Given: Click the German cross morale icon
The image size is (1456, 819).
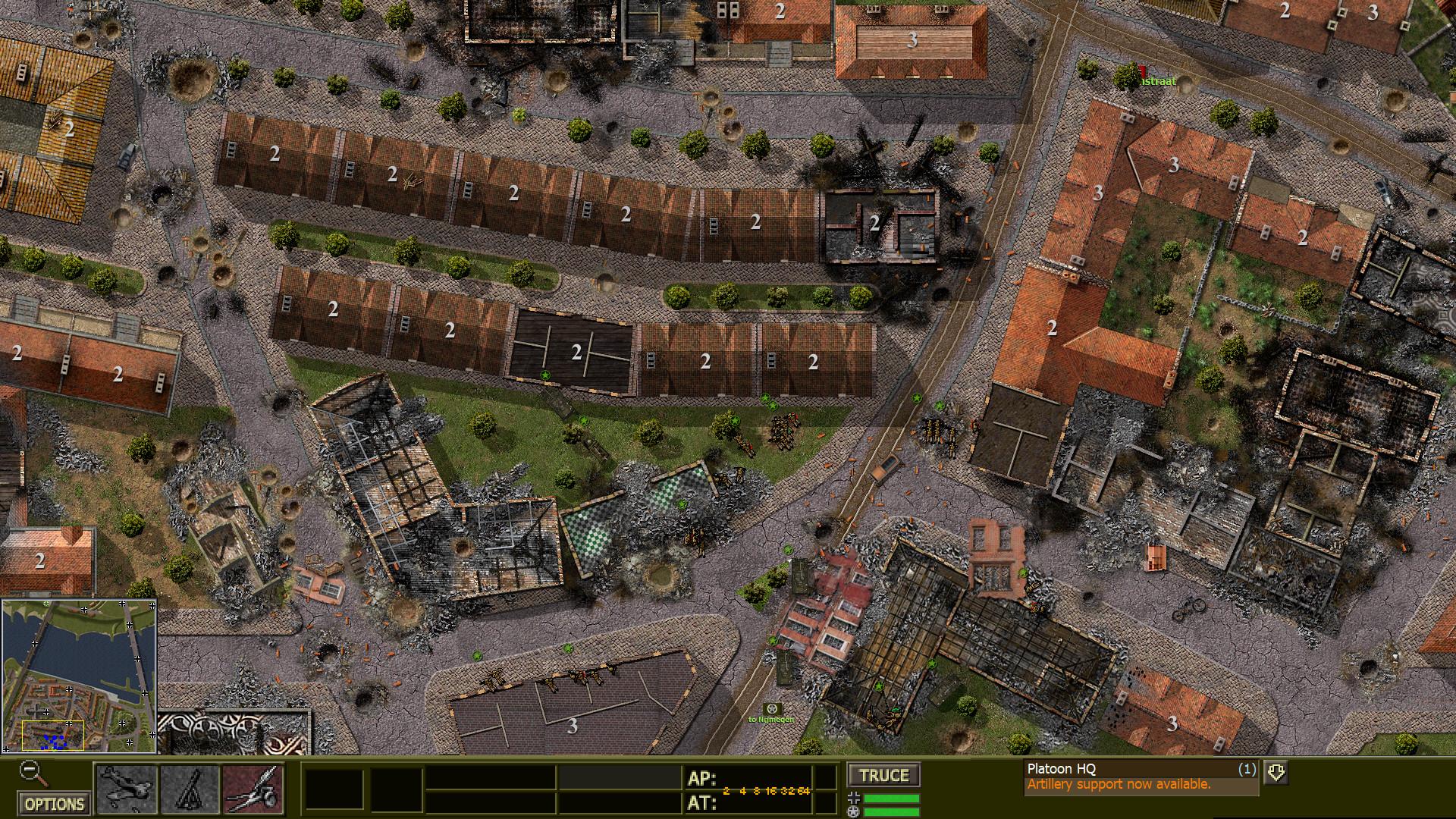Looking at the screenshot, I should pos(853,797).
